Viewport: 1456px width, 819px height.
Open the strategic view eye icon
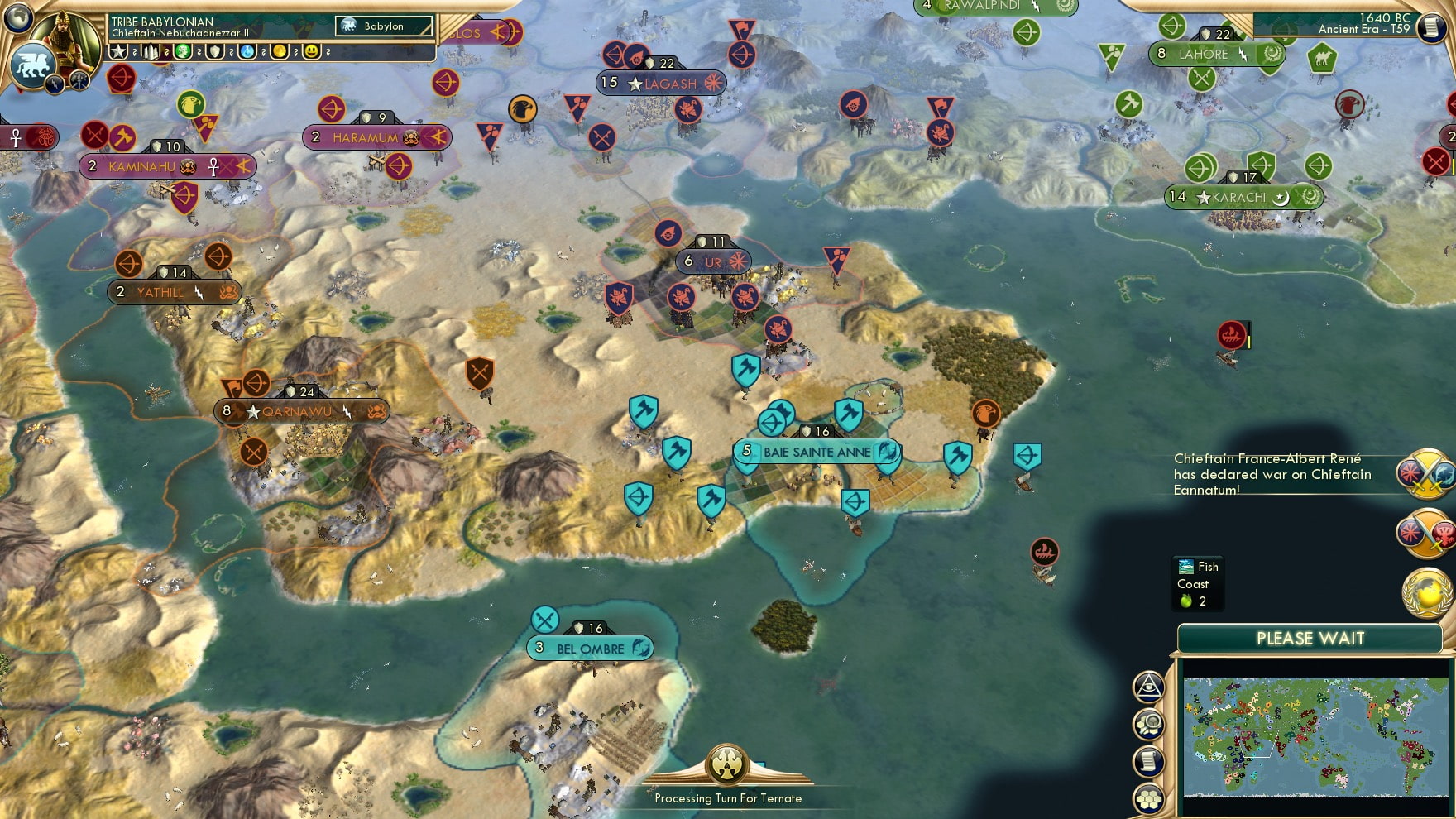1148,687
